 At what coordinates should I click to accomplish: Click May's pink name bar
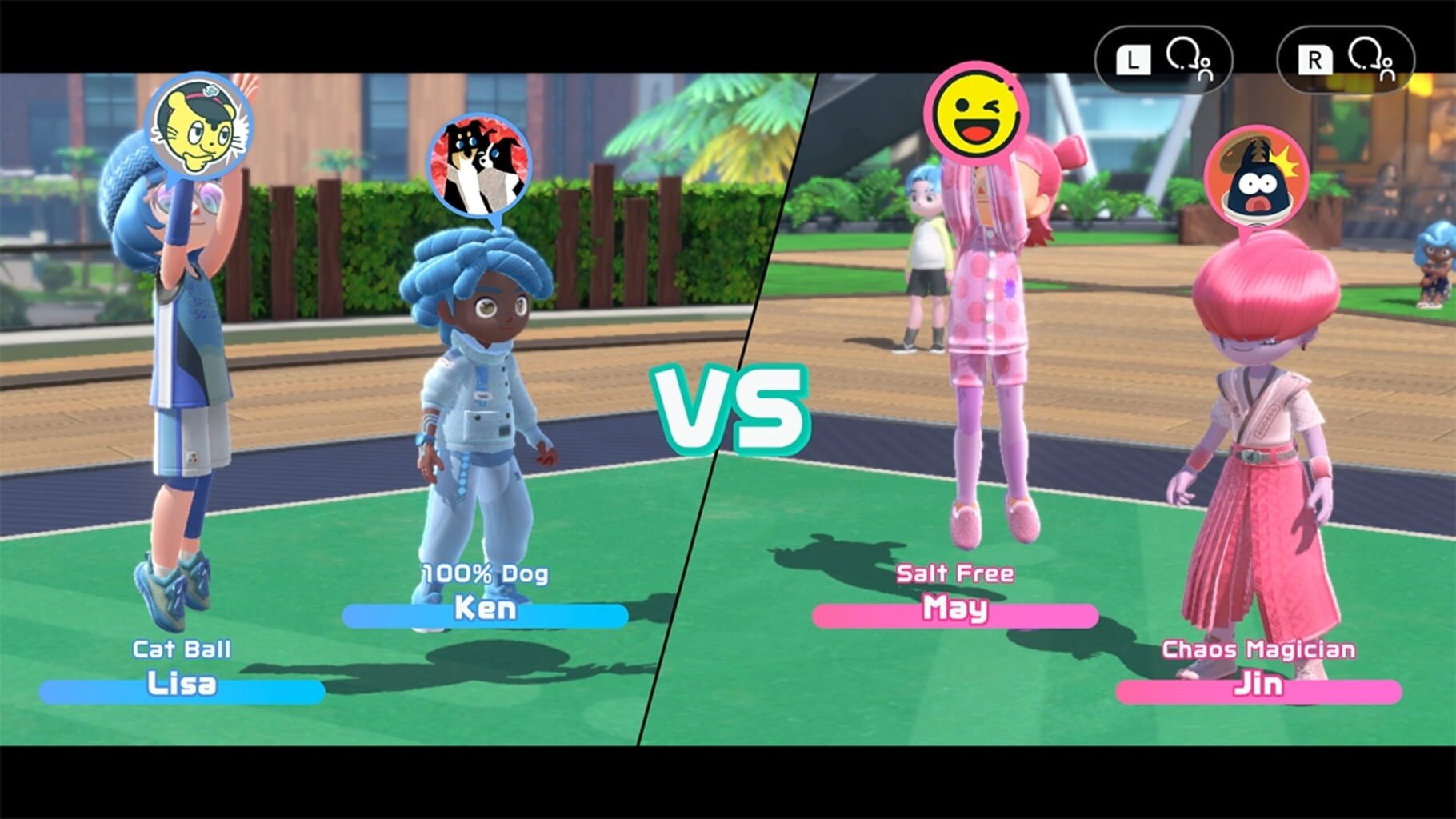pos(958,614)
